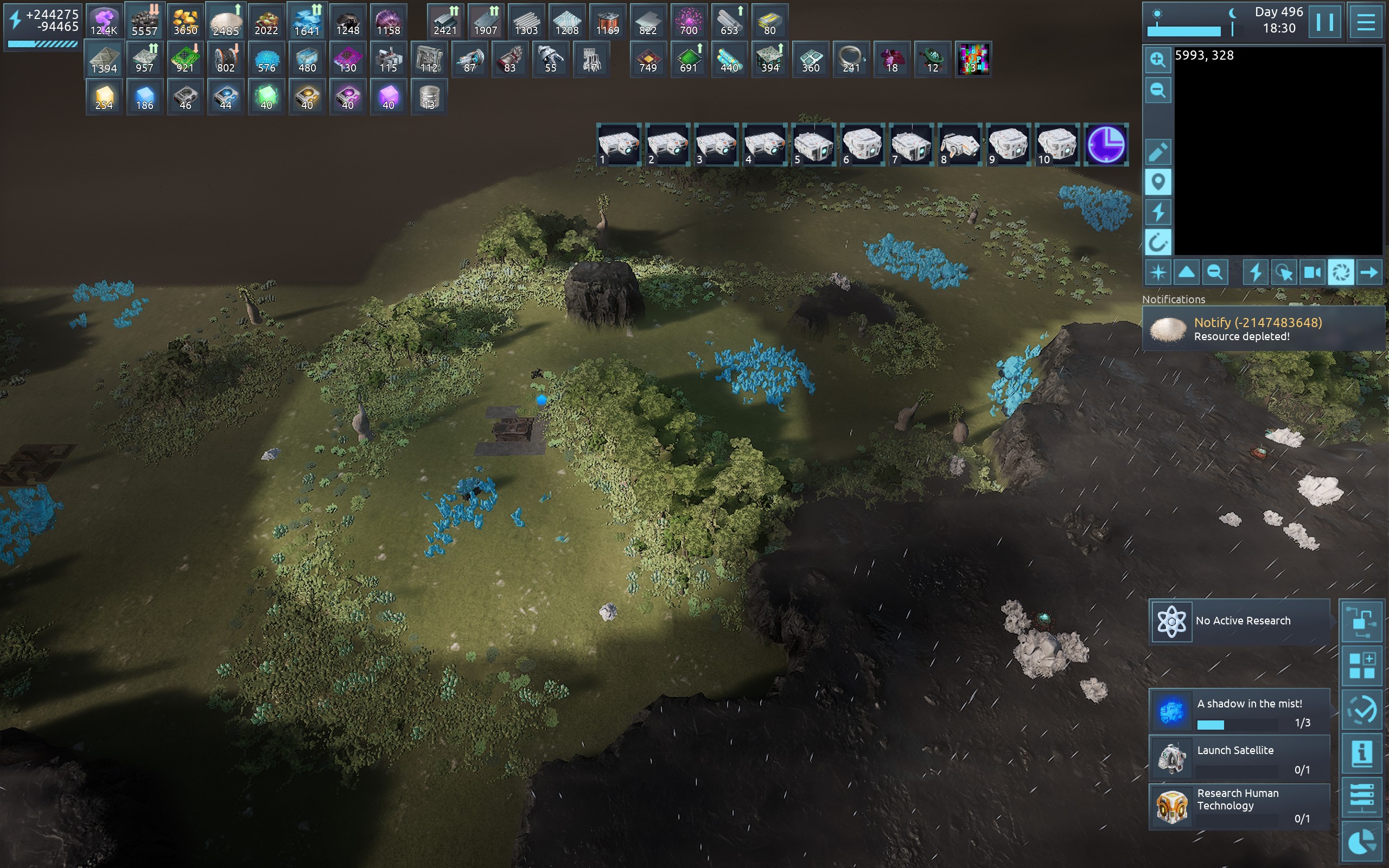The width and height of the screenshot is (1389, 868).
Task: Click the right arrow button below the minimap
Action: click(x=1369, y=272)
